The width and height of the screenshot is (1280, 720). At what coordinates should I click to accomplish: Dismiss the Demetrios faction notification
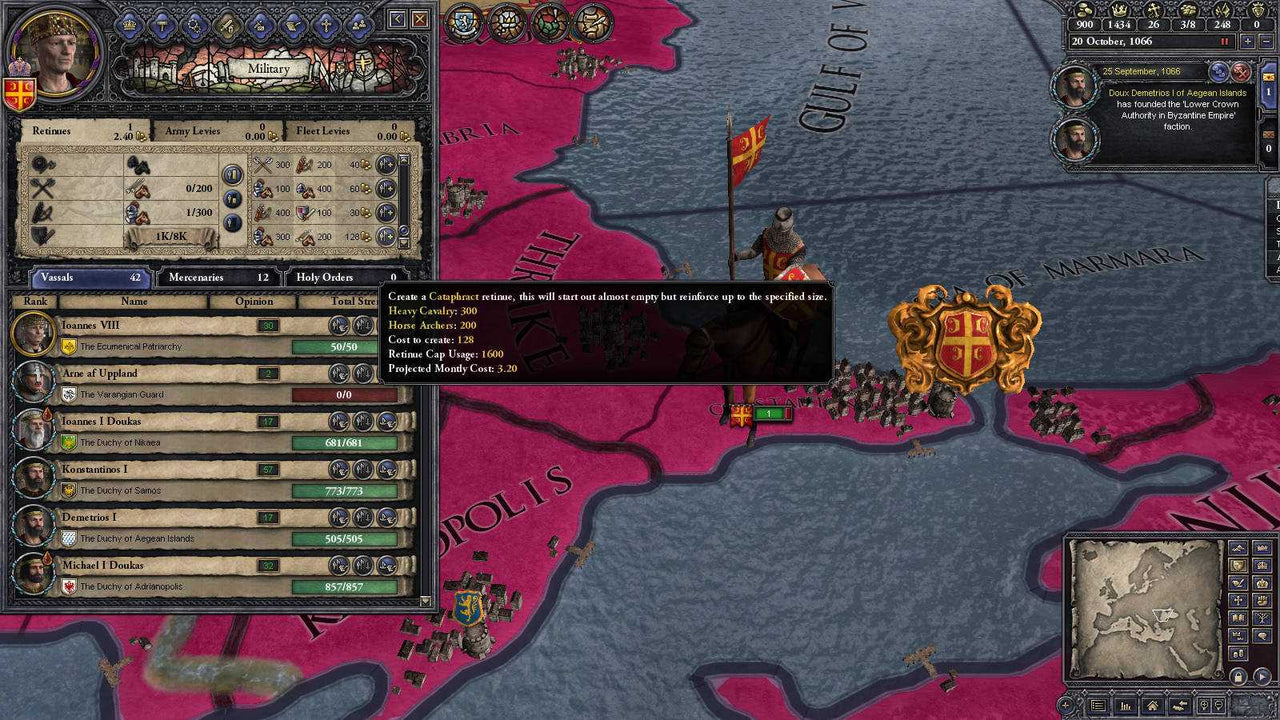pyautogui.click(x=1241, y=72)
